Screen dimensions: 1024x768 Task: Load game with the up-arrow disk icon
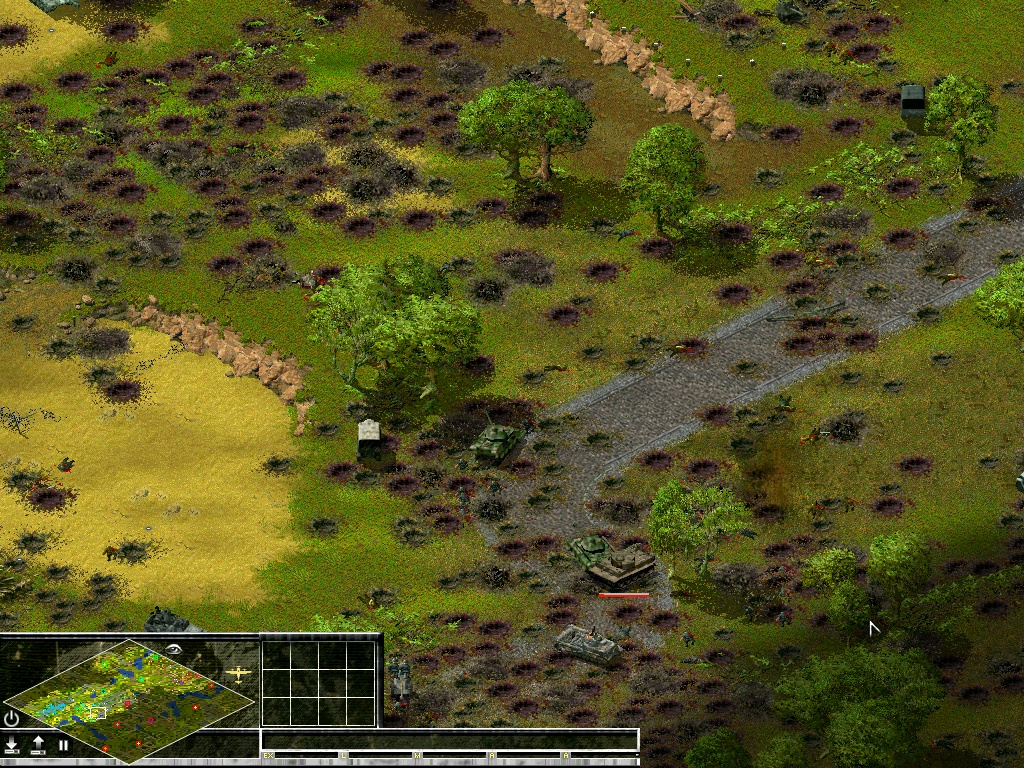(38, 745)
